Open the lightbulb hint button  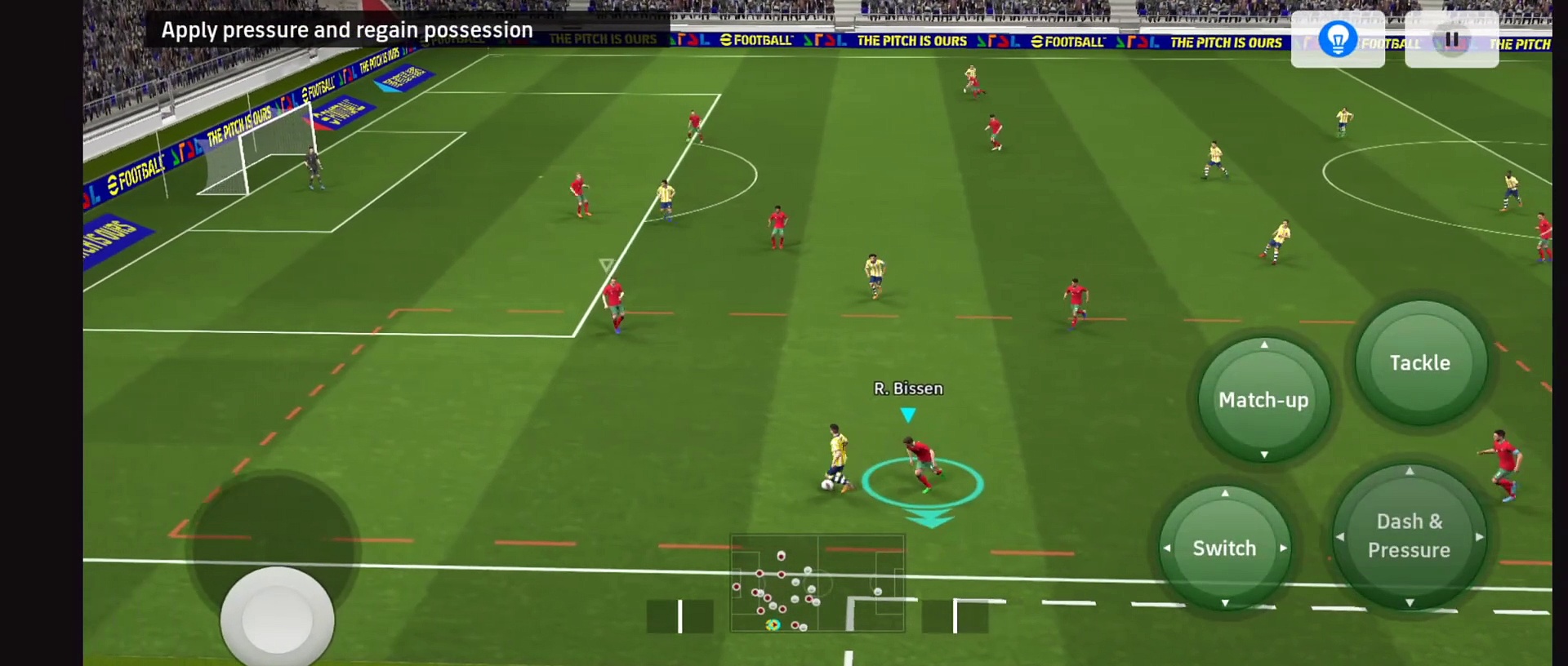(x=1338, y=40)
